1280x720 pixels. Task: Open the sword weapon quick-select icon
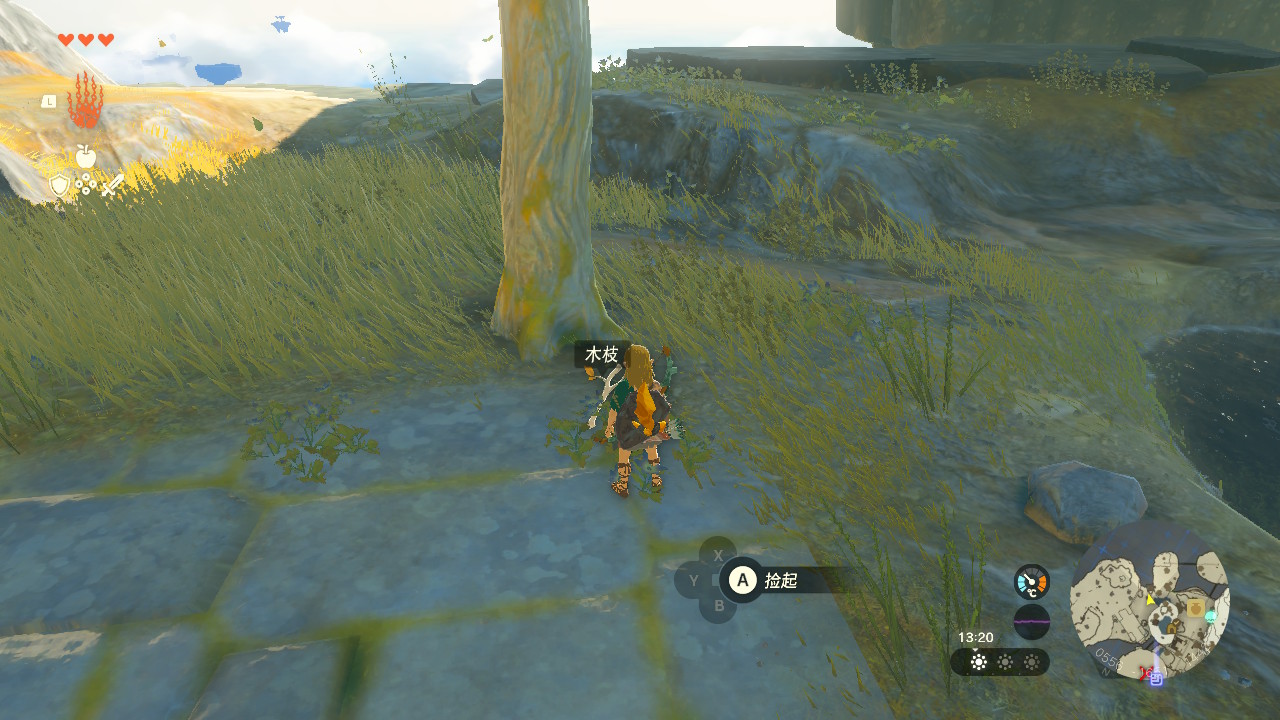point(112,185)
